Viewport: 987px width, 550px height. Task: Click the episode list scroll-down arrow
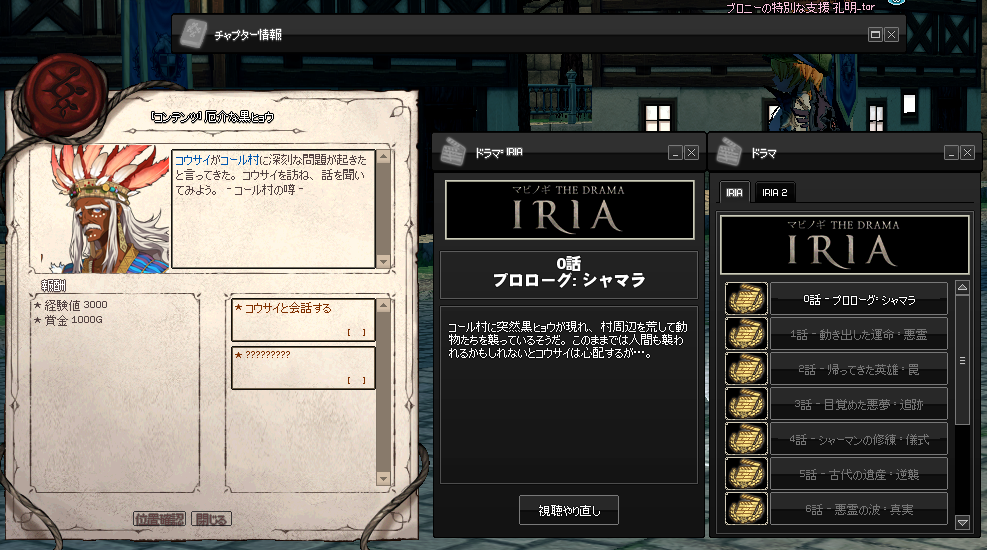click(962, 522)
